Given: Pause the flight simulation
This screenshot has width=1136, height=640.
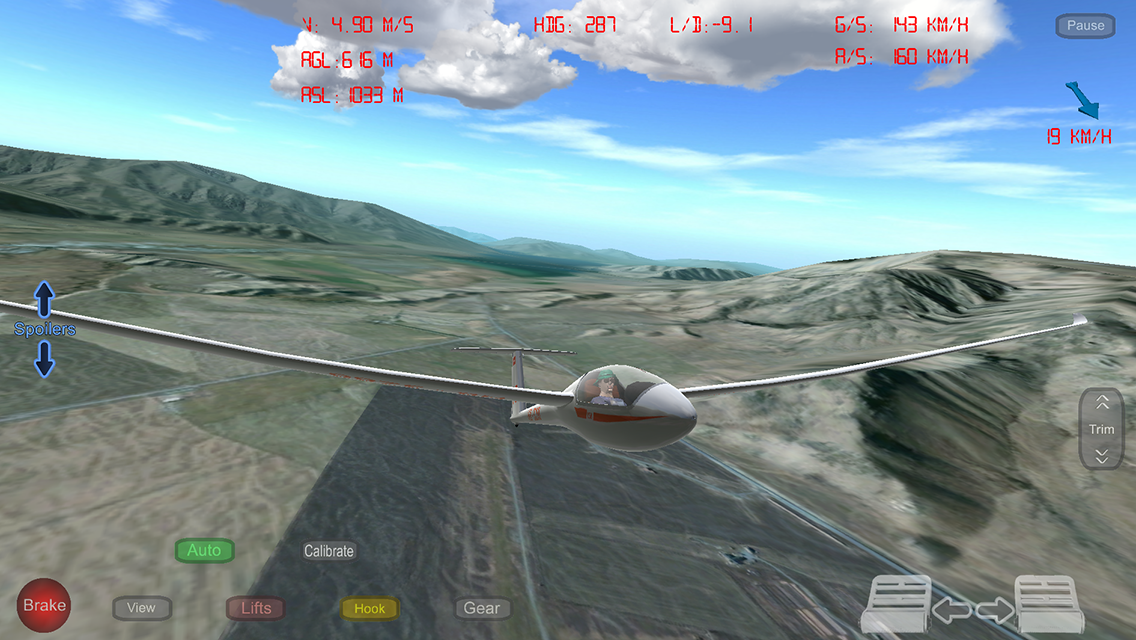Looking at the screenshot, I should (1085, 26).
